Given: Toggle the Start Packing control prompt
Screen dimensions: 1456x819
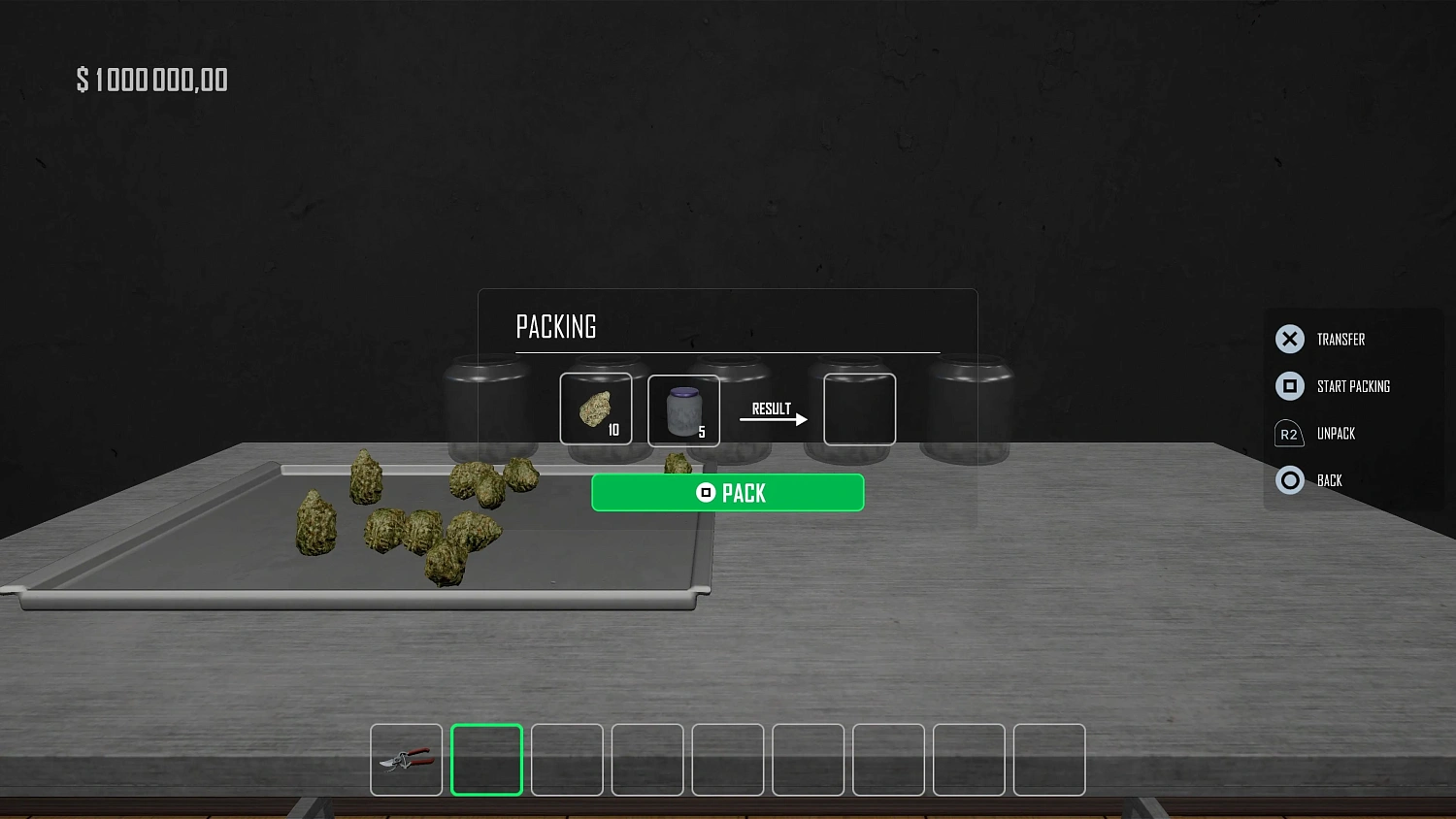Looking at the screenshot, I should [x=1355, y=385].
